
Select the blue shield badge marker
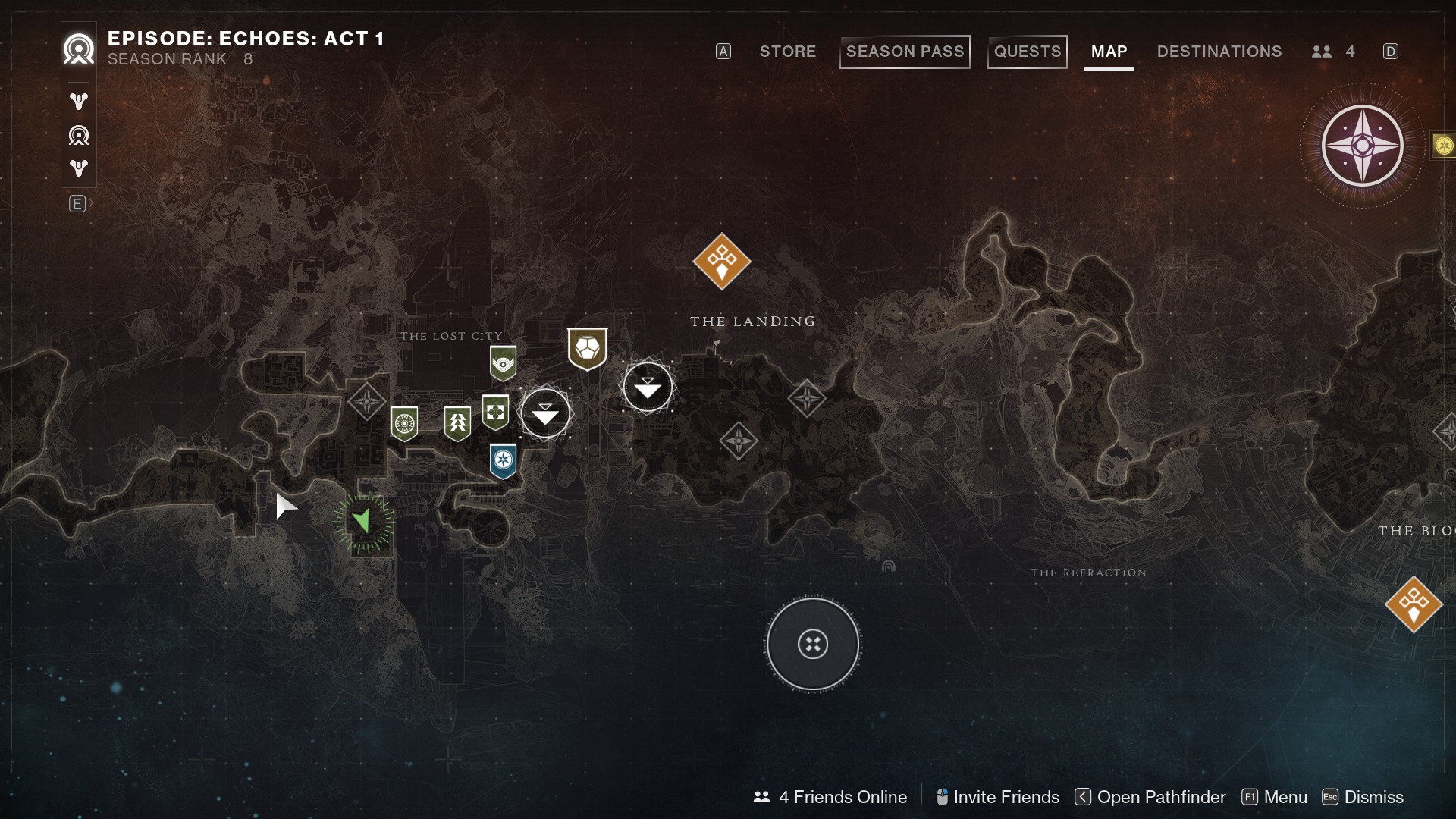click(x=503, y=460)
